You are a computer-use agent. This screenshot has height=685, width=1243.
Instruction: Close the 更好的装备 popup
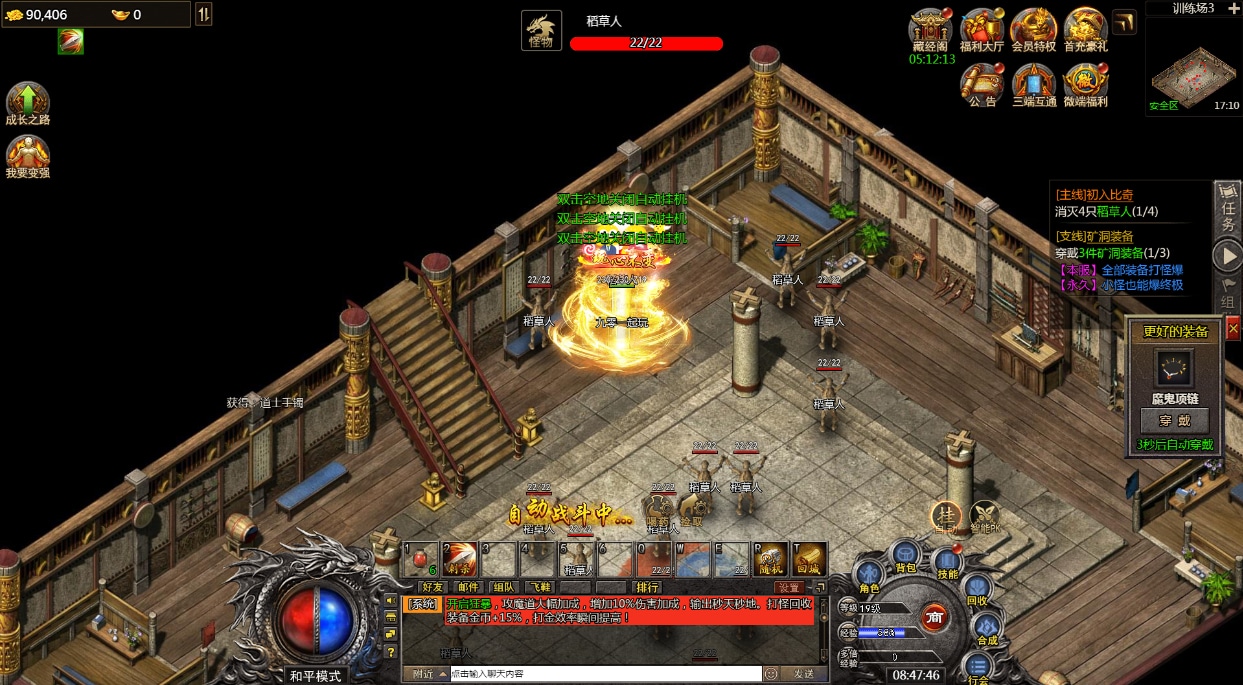1233,328
